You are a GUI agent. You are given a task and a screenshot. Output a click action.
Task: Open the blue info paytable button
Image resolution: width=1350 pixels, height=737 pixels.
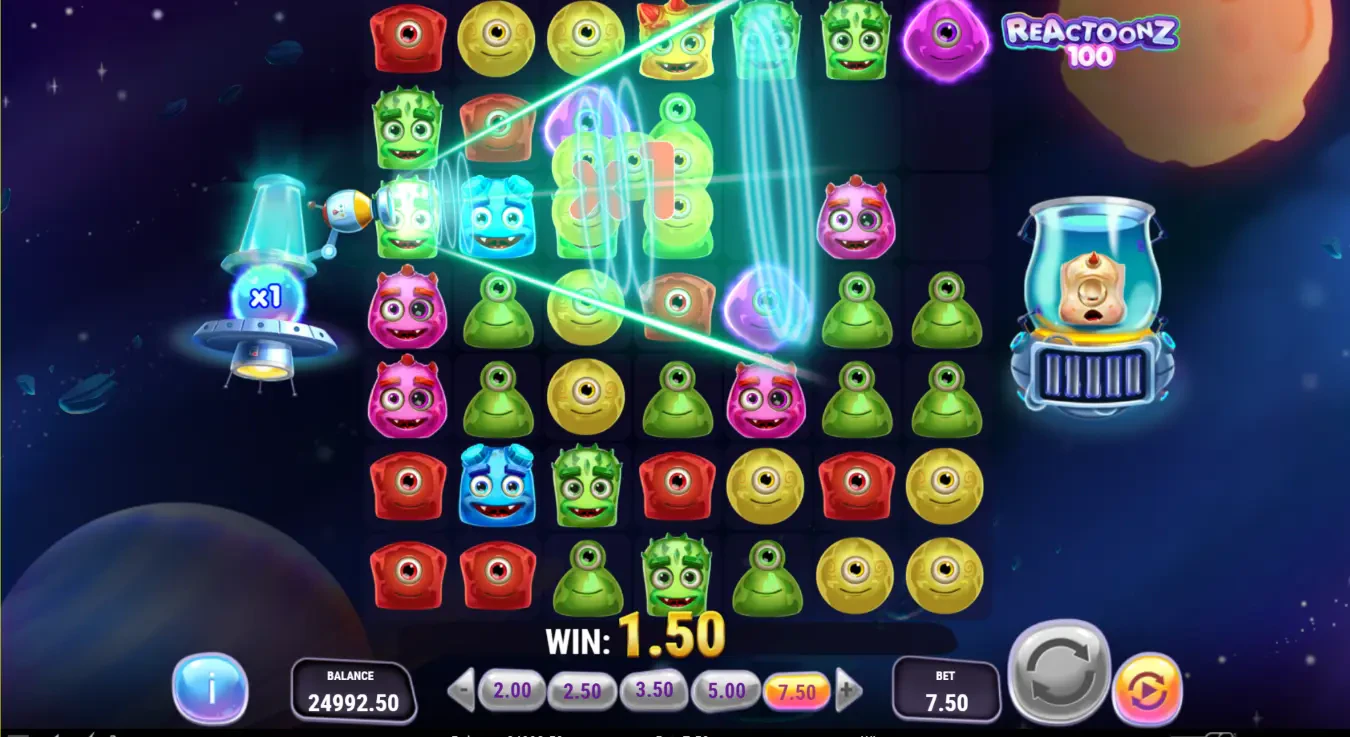pyautogui.click(x=210, y=688)
